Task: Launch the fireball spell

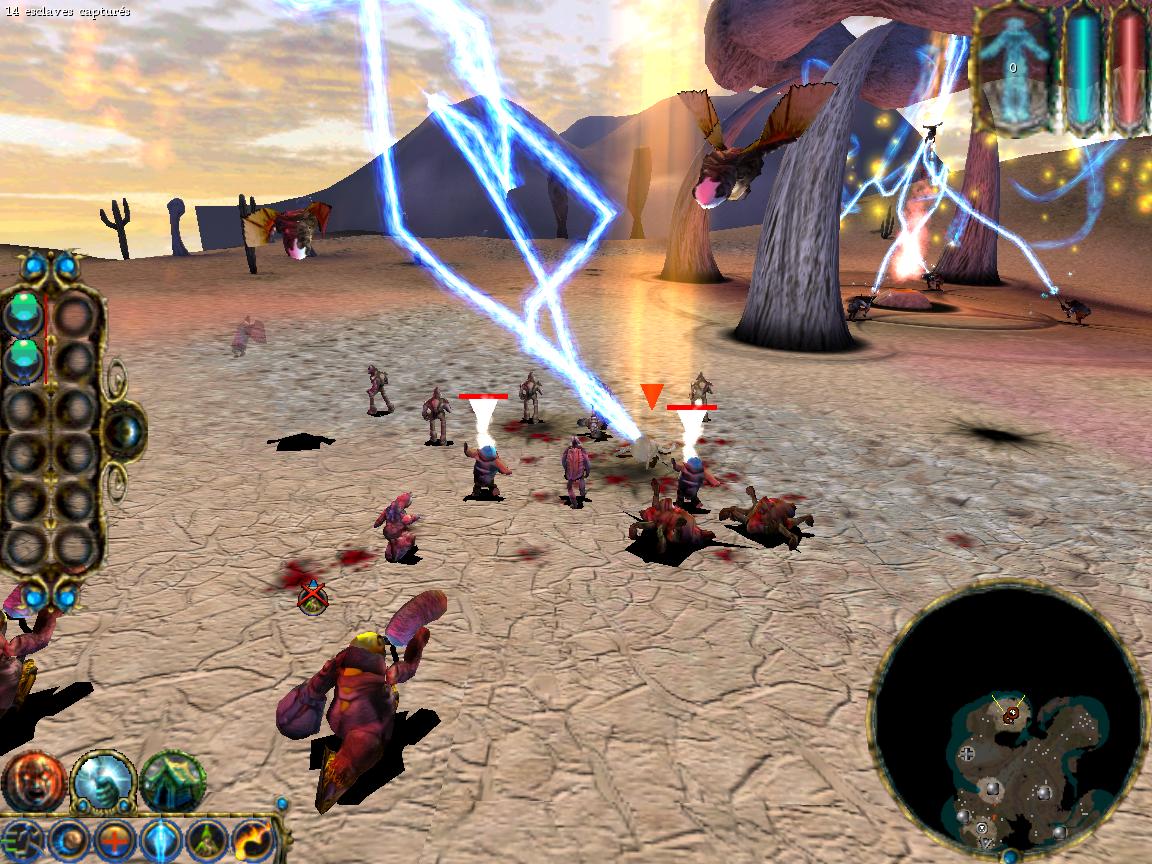Action: pos(251,840)
